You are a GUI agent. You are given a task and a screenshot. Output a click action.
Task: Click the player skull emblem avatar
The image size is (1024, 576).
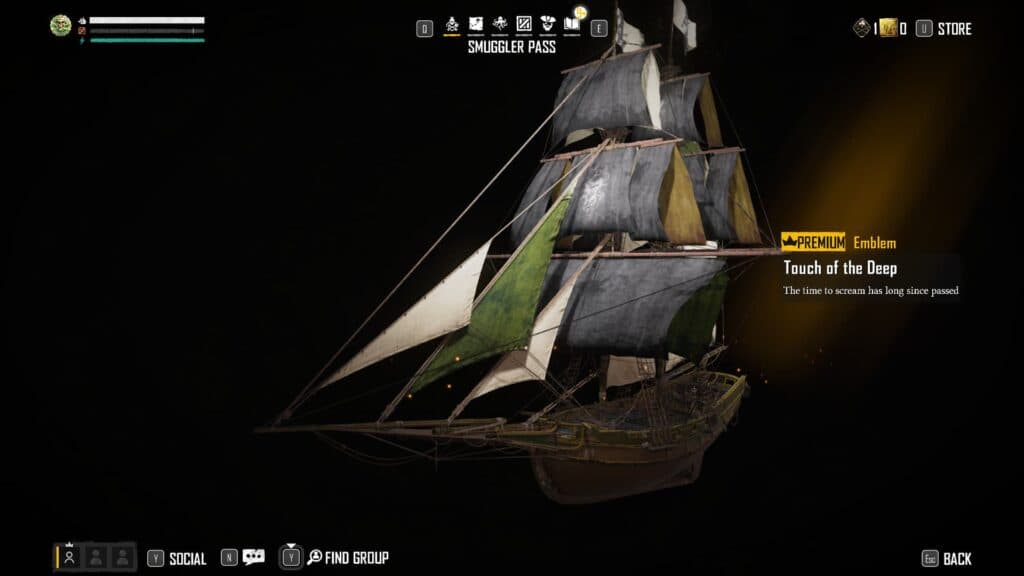61,26
